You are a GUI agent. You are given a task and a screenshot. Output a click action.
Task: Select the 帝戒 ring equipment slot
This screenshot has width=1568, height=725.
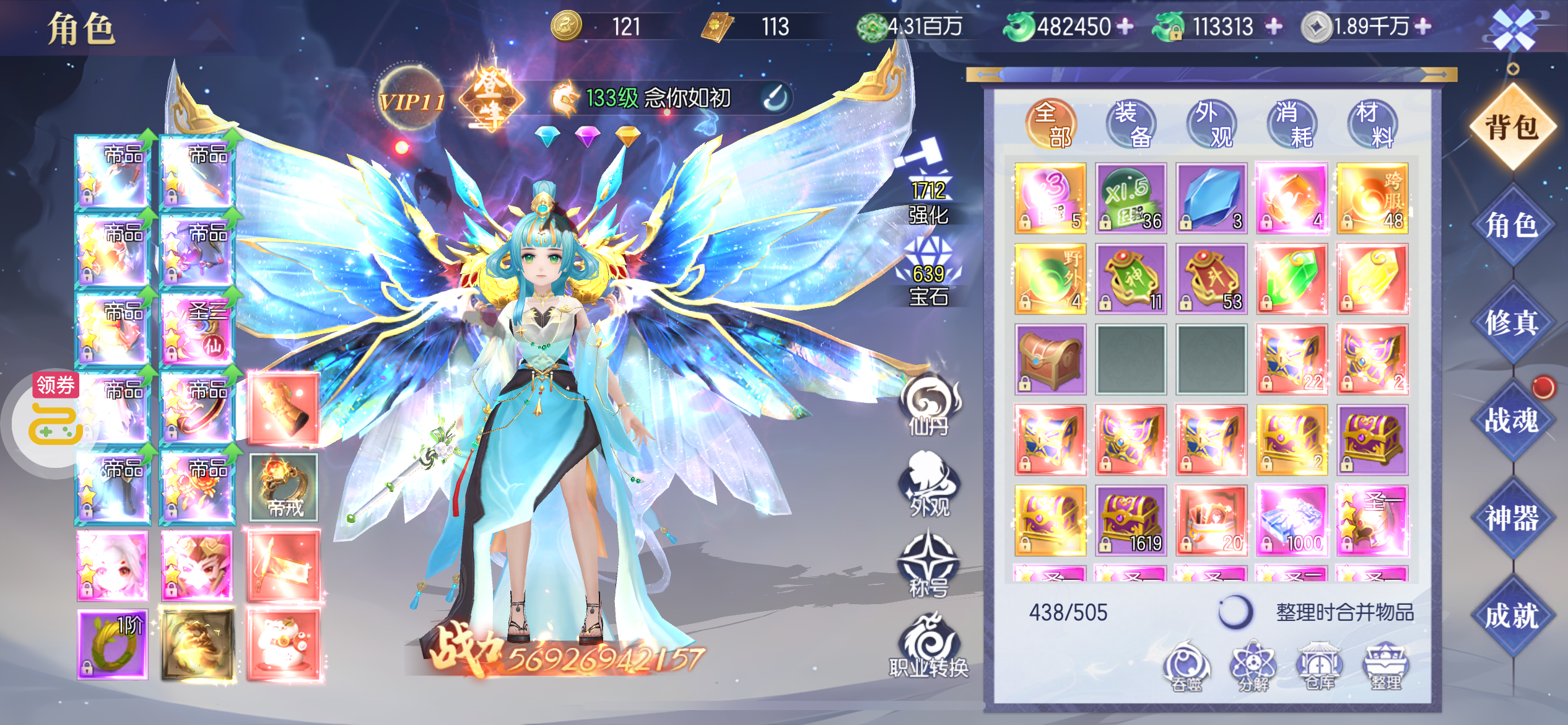coord(284,487)
